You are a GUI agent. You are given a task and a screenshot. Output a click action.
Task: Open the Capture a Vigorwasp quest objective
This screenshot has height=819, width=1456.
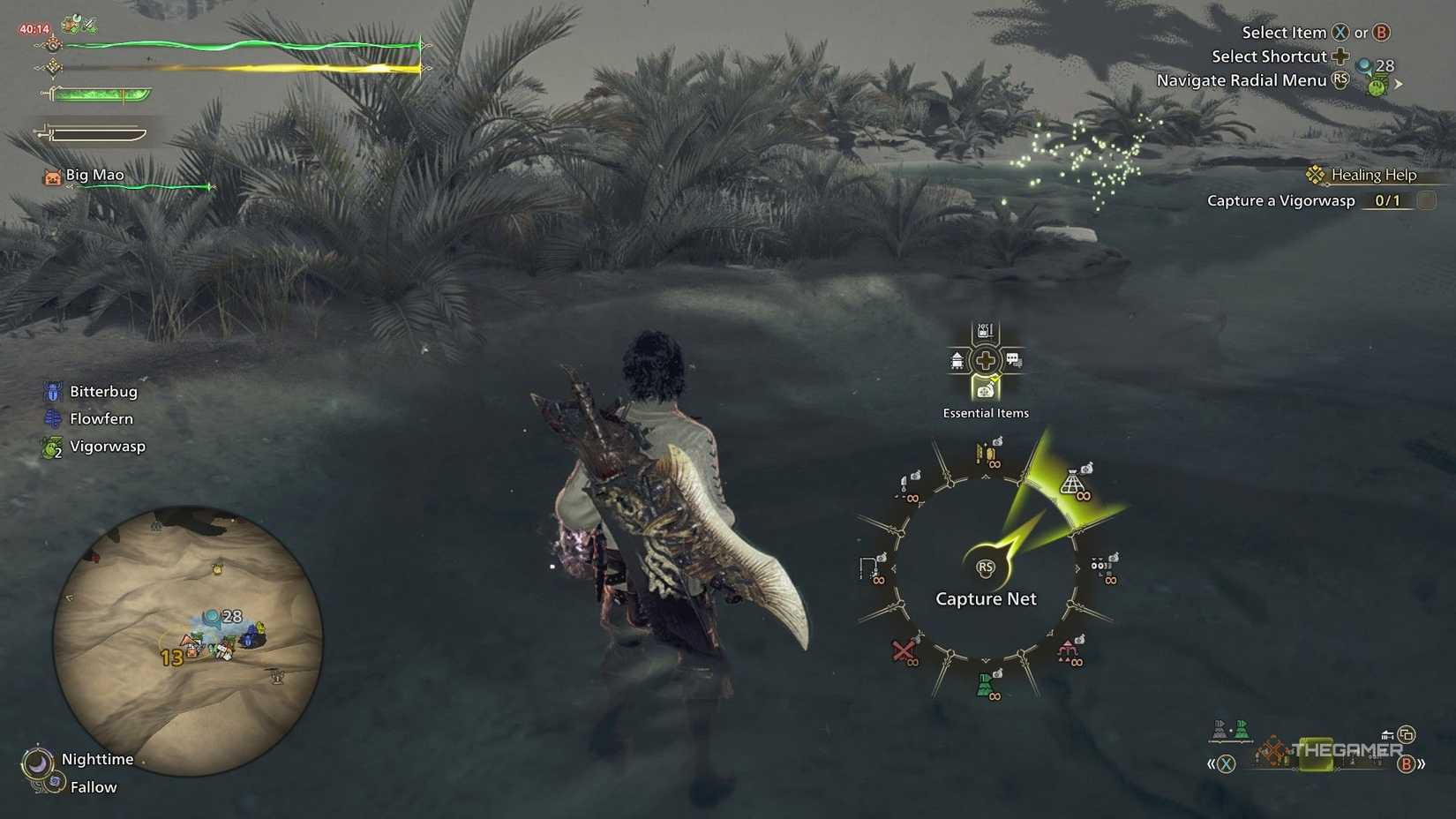tap(1281, 200)
